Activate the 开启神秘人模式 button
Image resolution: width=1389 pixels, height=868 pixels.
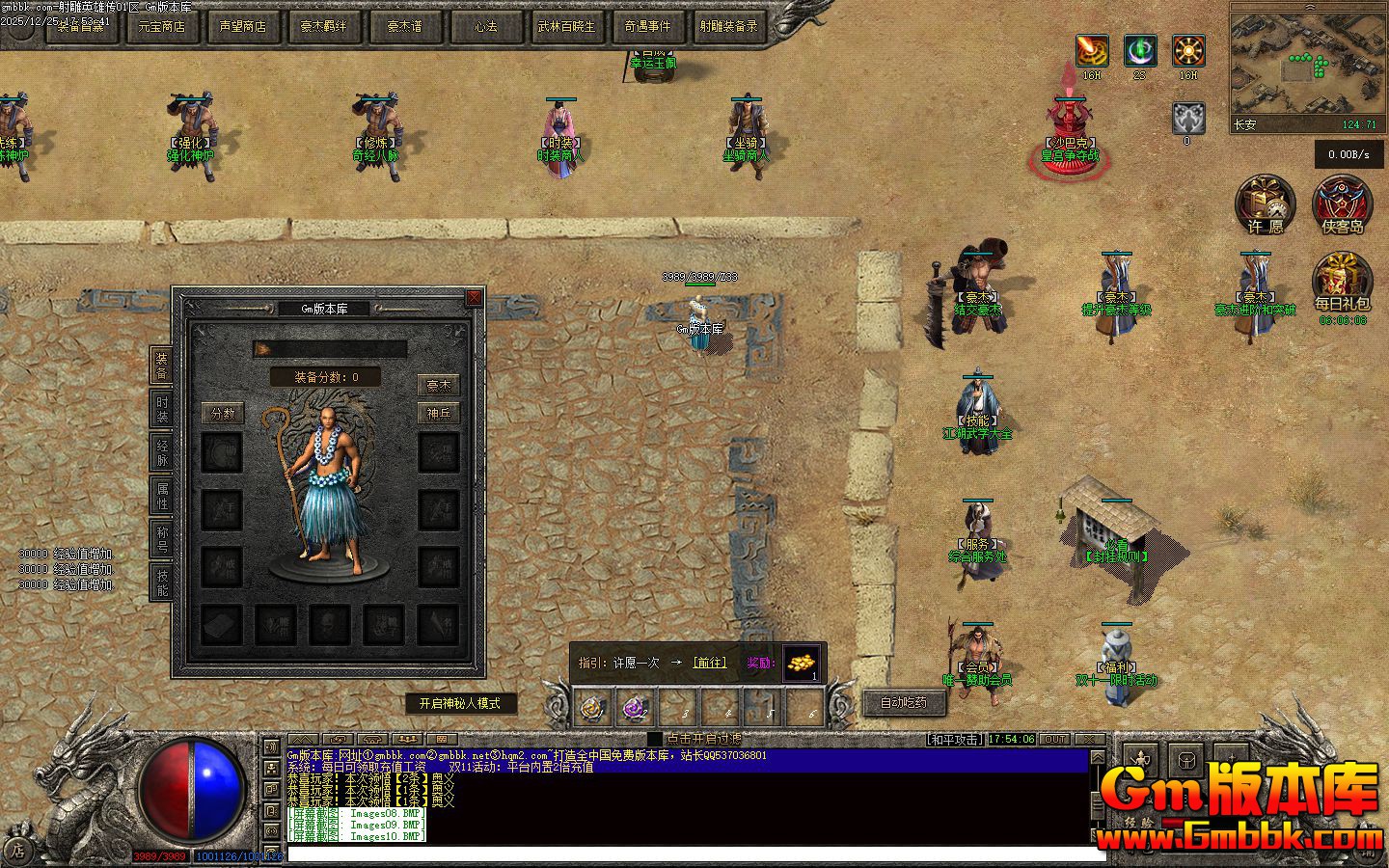coord(460,703)
